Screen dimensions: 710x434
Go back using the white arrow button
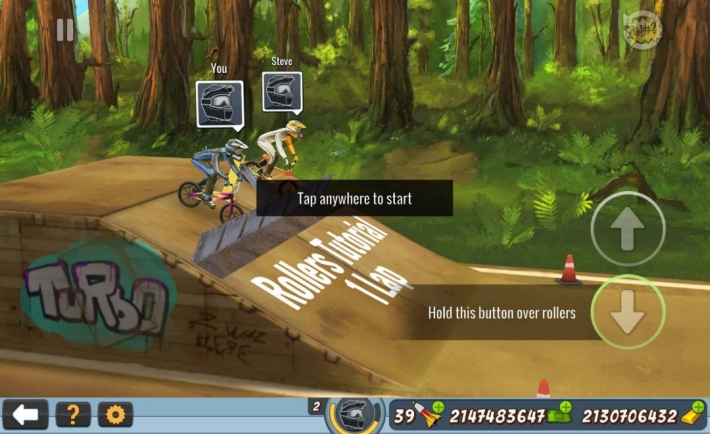pyautogui.click(x=25, y=414)
